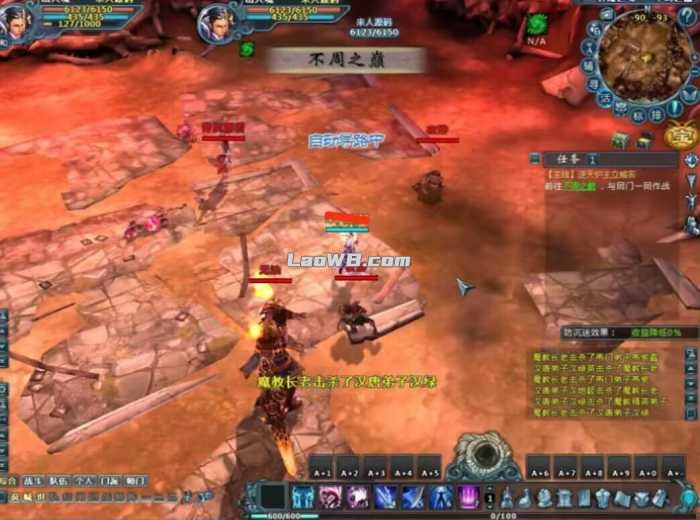Click the green chest icon below minimap
This screenshot has width=700, height=520.
click(620, 142)
